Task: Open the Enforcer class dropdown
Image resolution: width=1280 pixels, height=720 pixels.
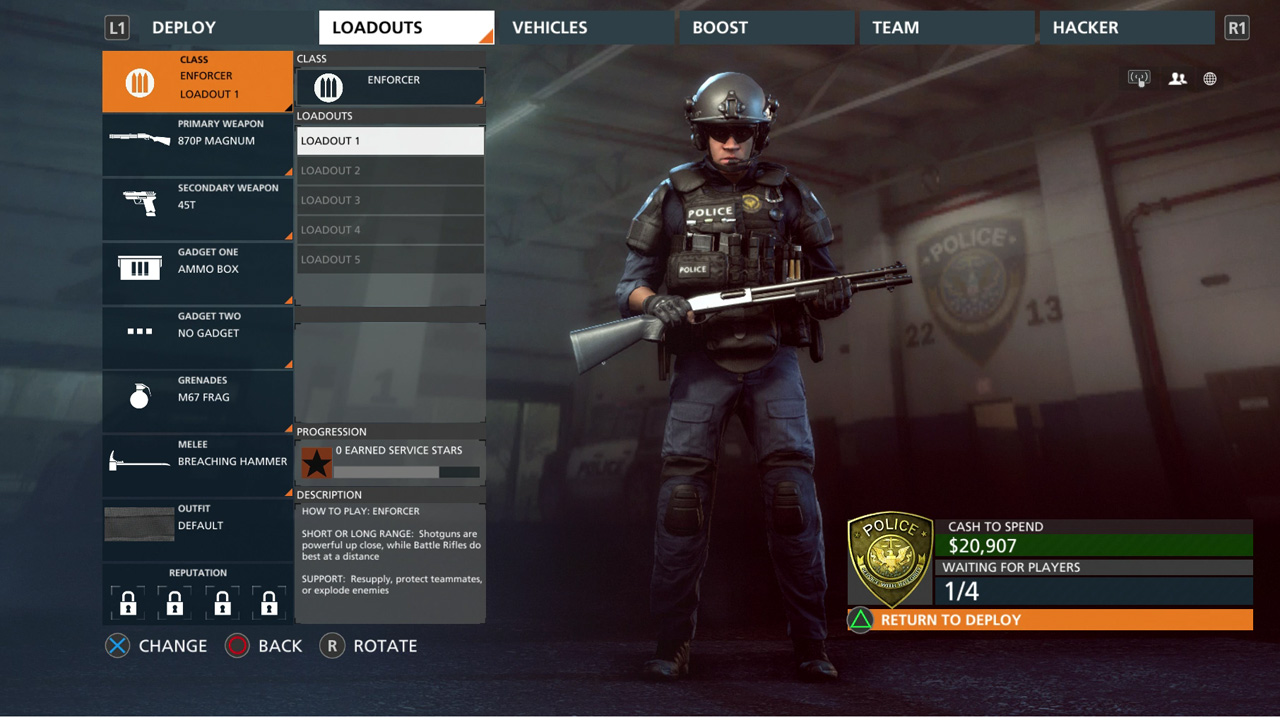Action: click(x=390, y=87)
